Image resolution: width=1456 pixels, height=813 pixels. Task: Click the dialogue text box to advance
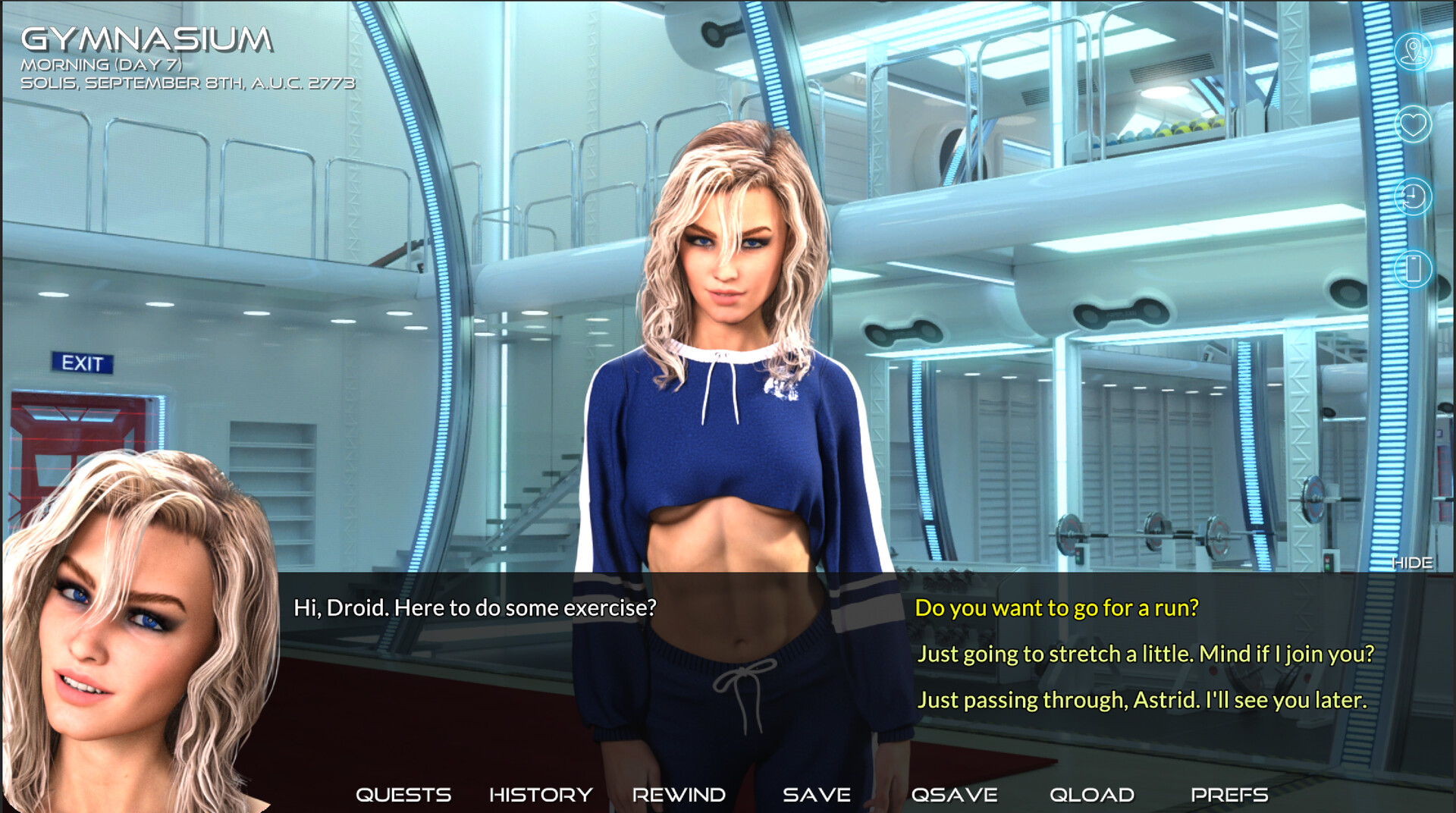pos(531,608)
